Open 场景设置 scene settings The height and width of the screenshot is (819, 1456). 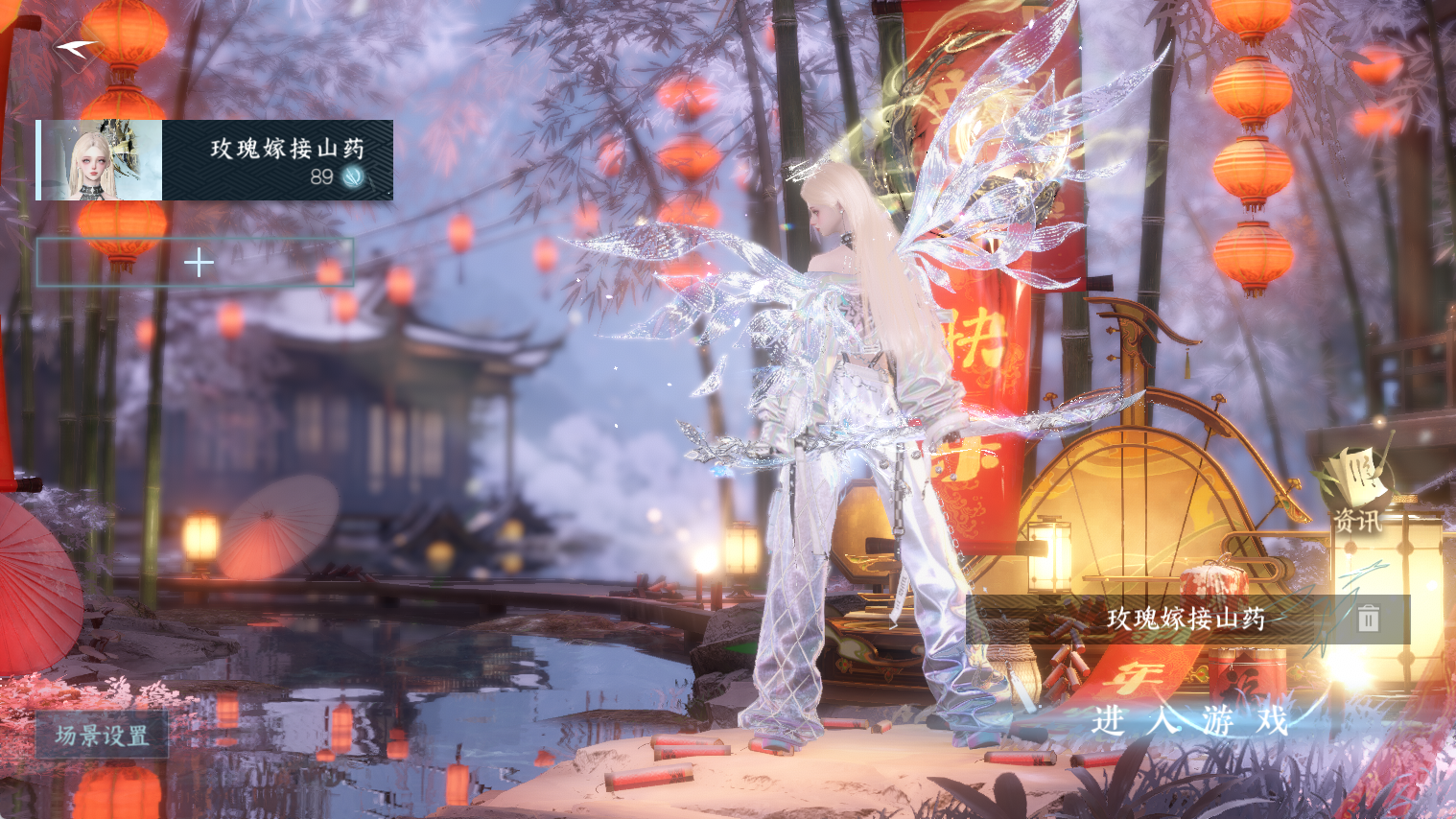102,736
